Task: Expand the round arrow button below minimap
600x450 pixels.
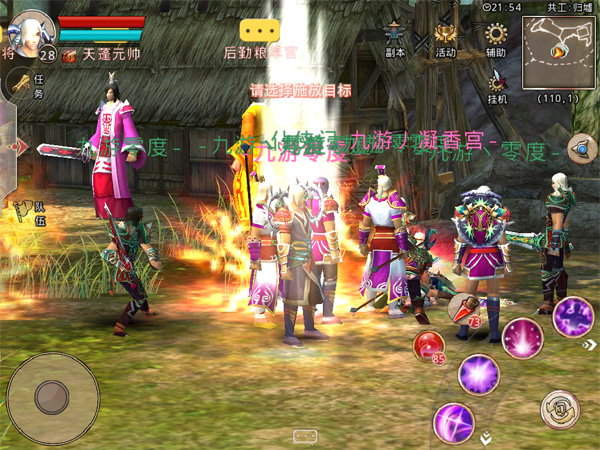Action: point(580,149)
